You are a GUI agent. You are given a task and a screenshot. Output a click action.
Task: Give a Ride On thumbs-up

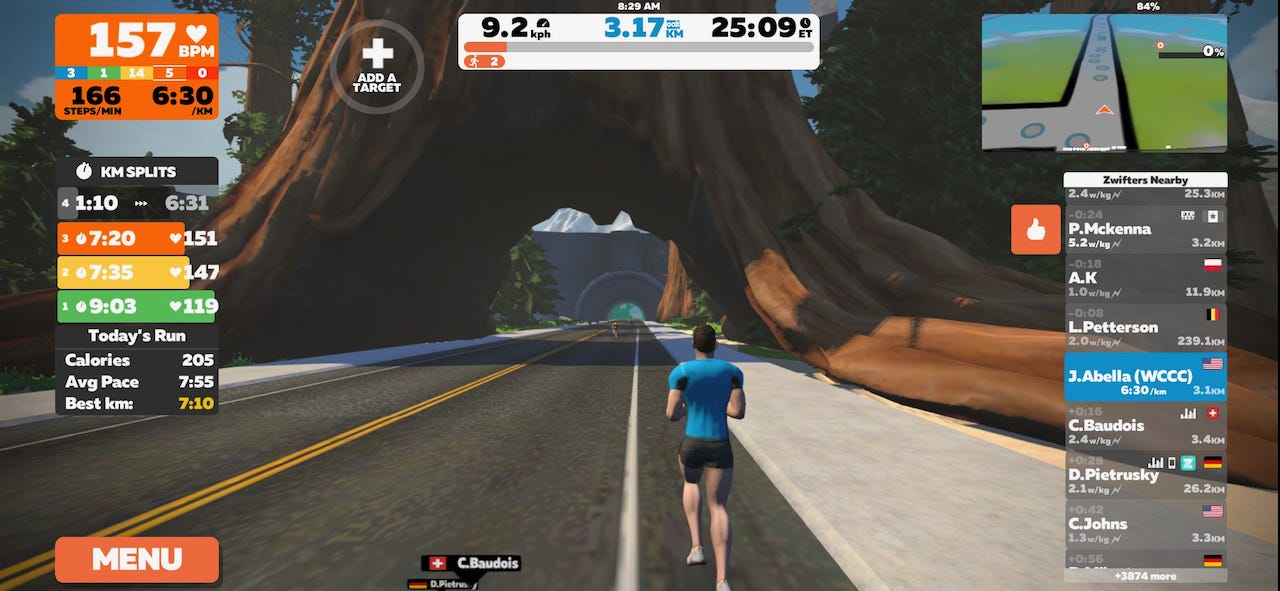coord(1035,230)
